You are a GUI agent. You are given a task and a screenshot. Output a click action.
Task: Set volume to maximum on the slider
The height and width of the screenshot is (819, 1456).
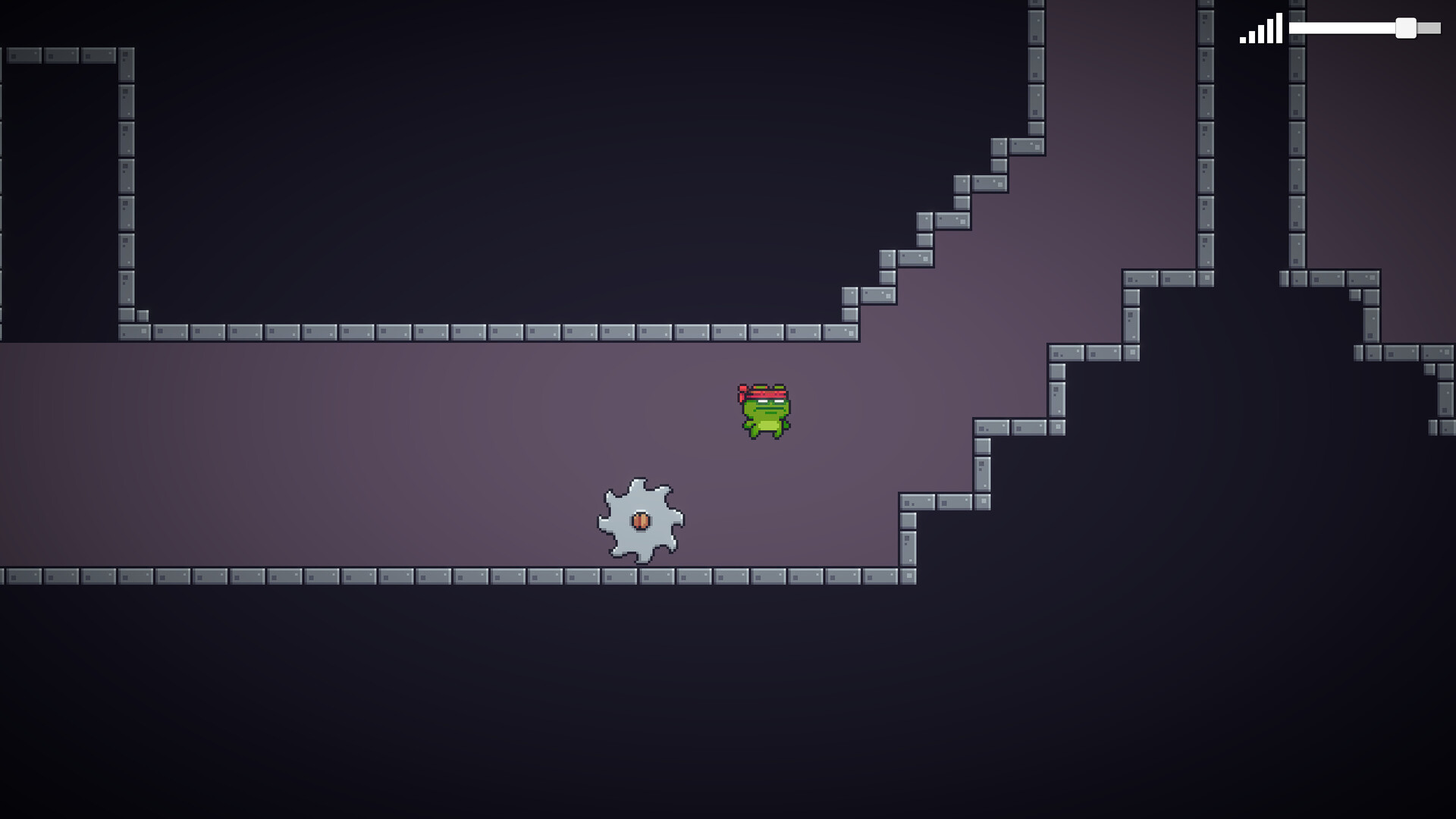1441,27
